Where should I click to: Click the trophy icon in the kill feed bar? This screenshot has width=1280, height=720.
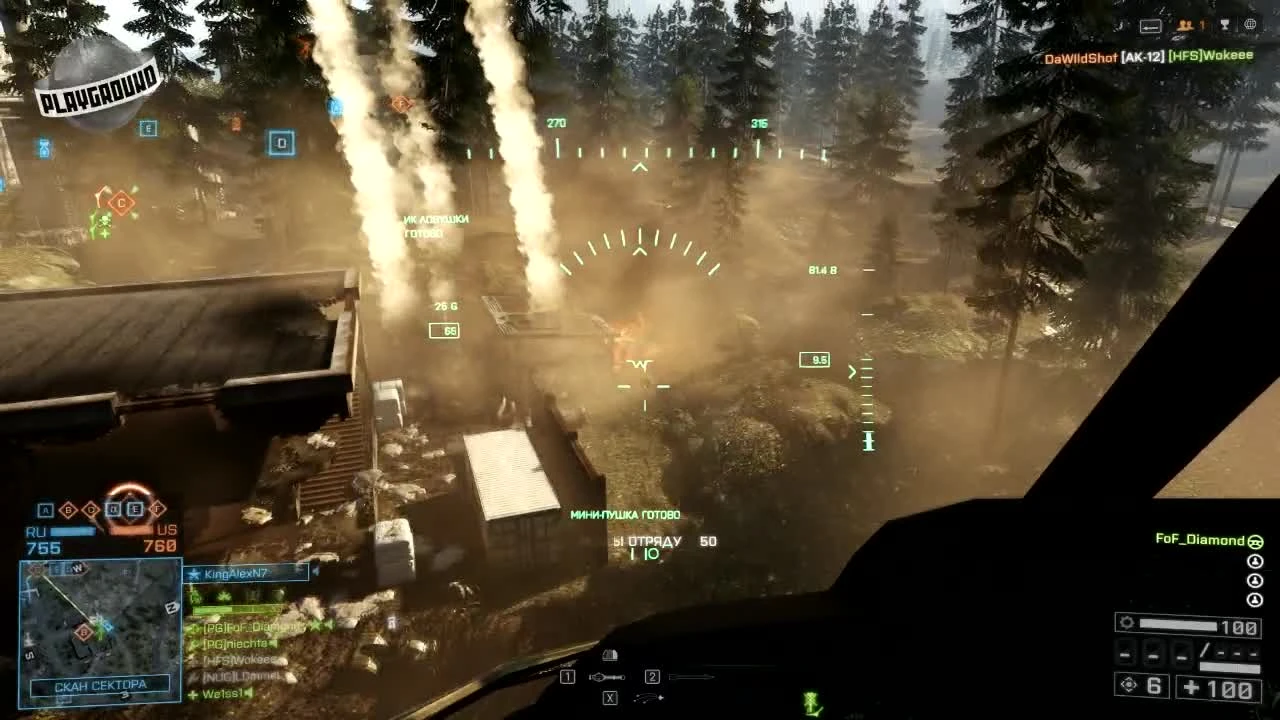(1225, 24)
